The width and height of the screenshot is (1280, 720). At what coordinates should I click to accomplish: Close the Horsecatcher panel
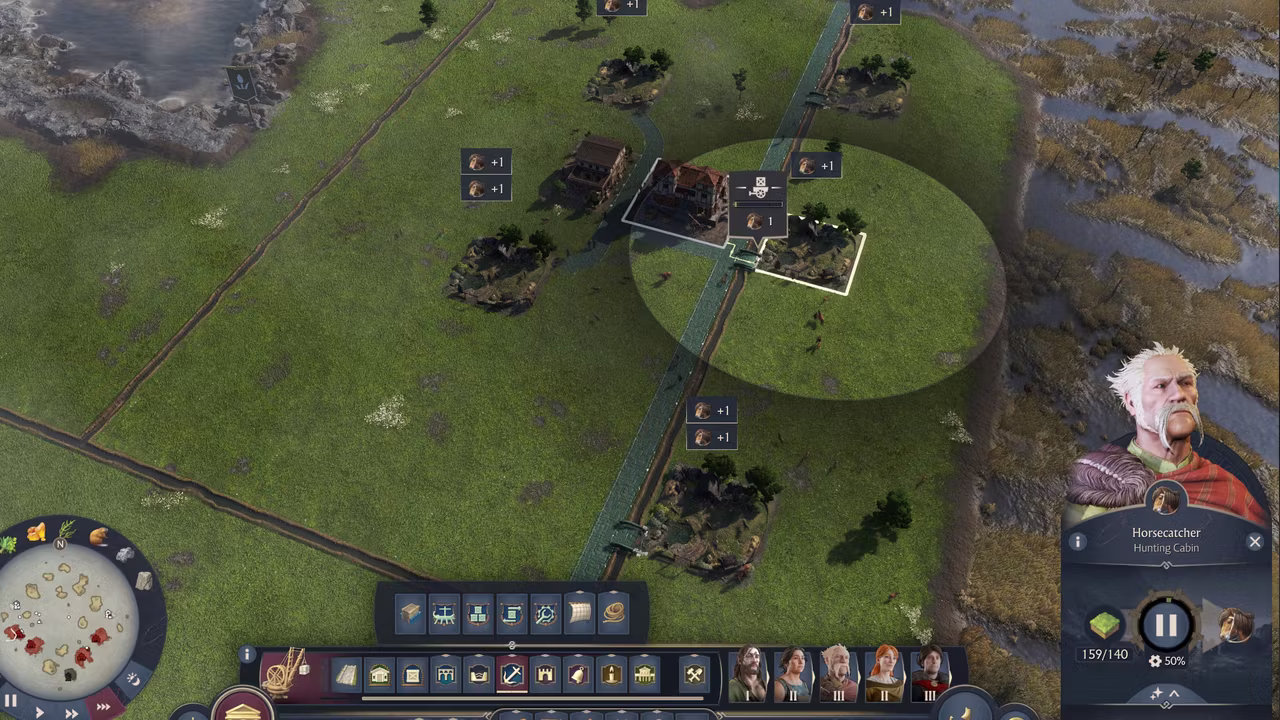pyautogui.click(x=1255, y=542)
